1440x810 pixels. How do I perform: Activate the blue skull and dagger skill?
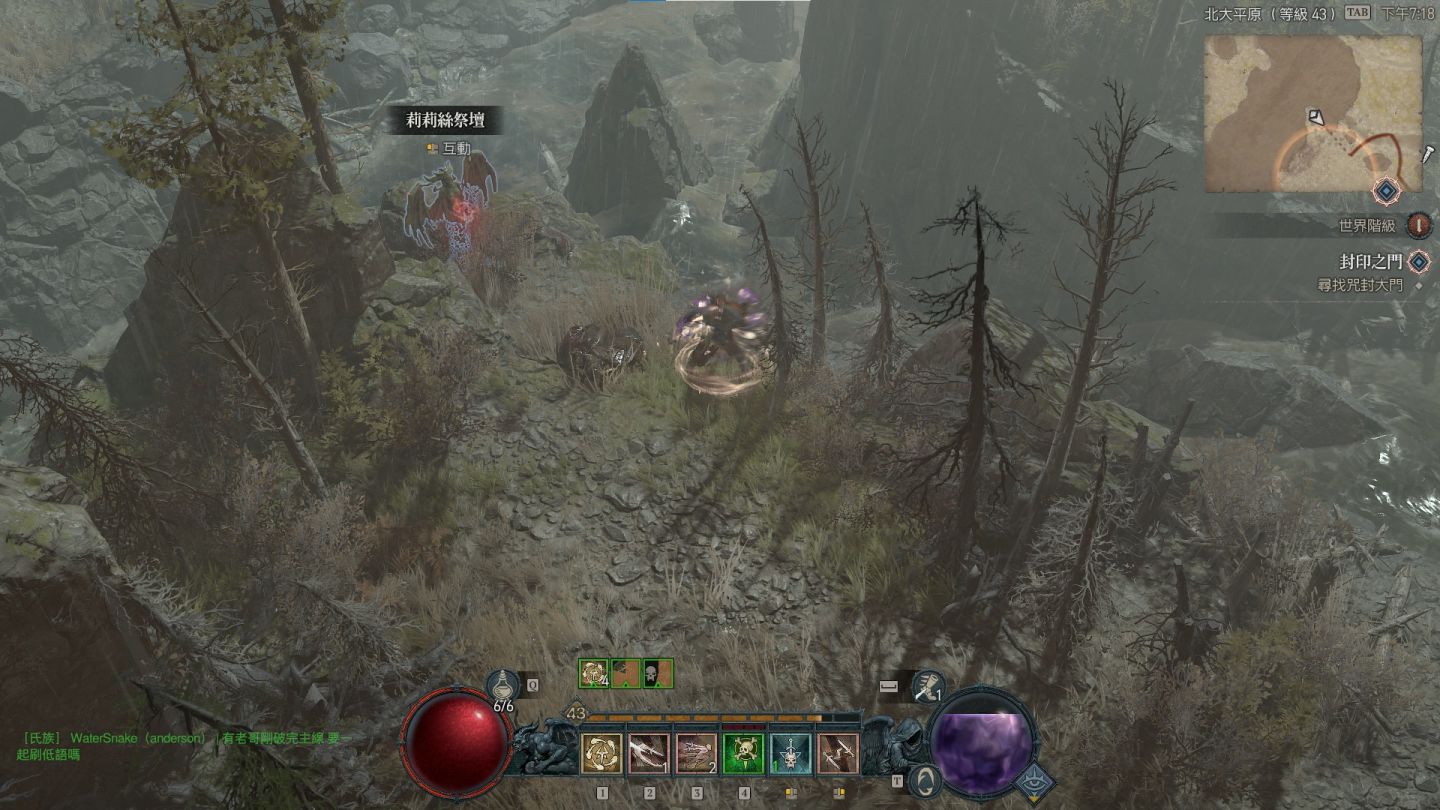coord(791,754)
